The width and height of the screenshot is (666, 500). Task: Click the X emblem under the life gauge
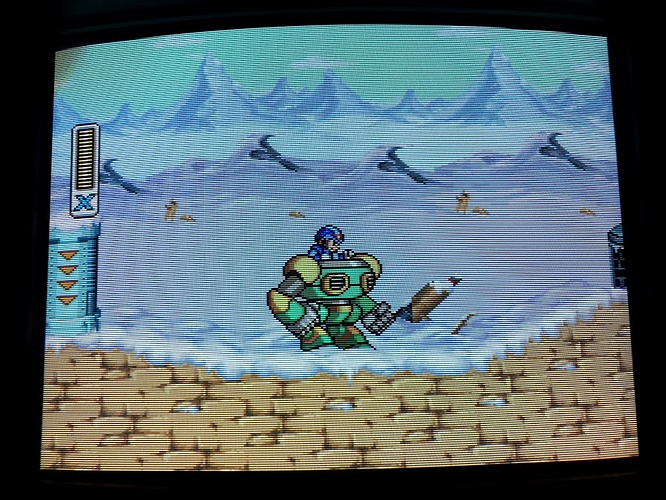tap(84, 203)
